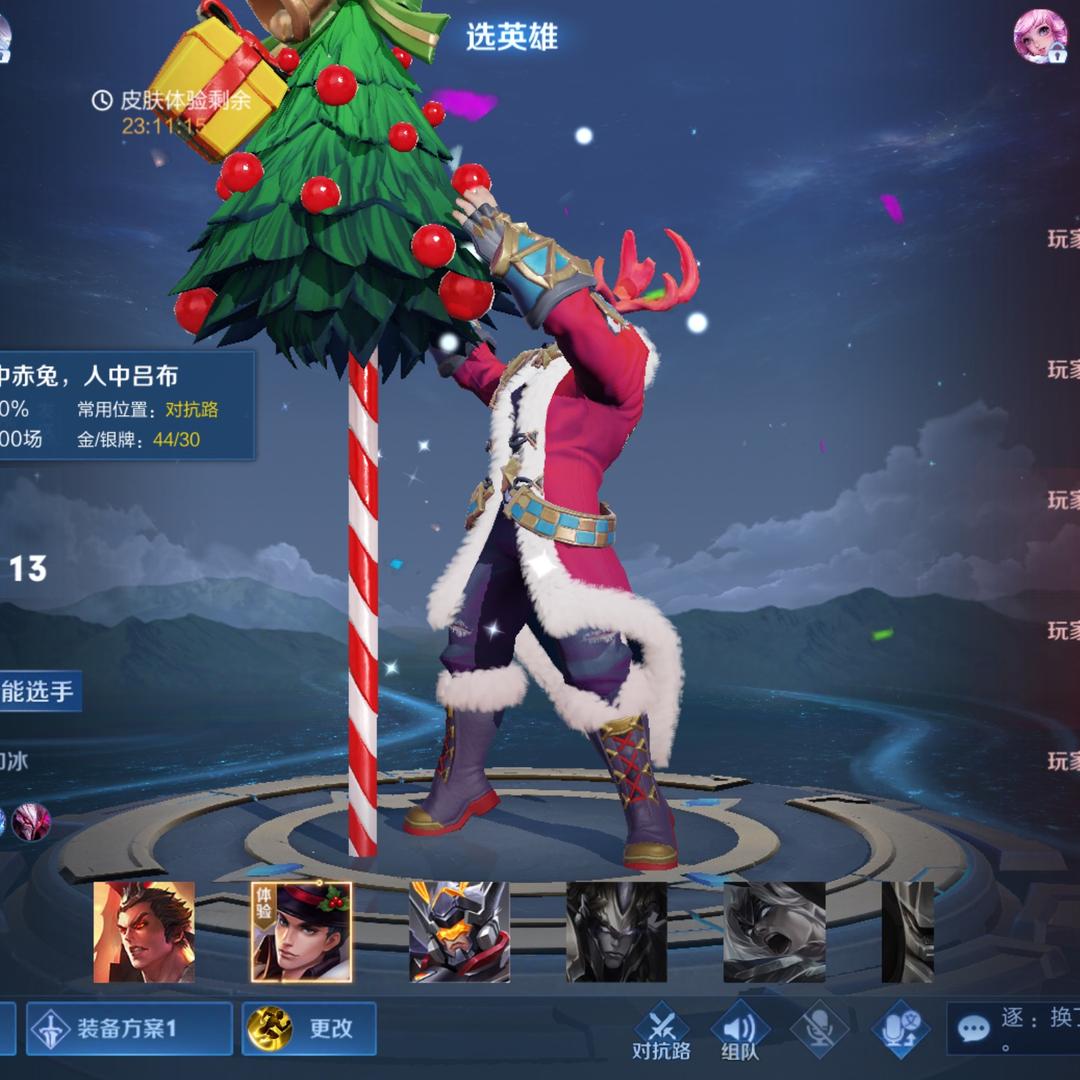
Task: Select the locked dark-helmet skin portrait
Action: coord(616,932)
